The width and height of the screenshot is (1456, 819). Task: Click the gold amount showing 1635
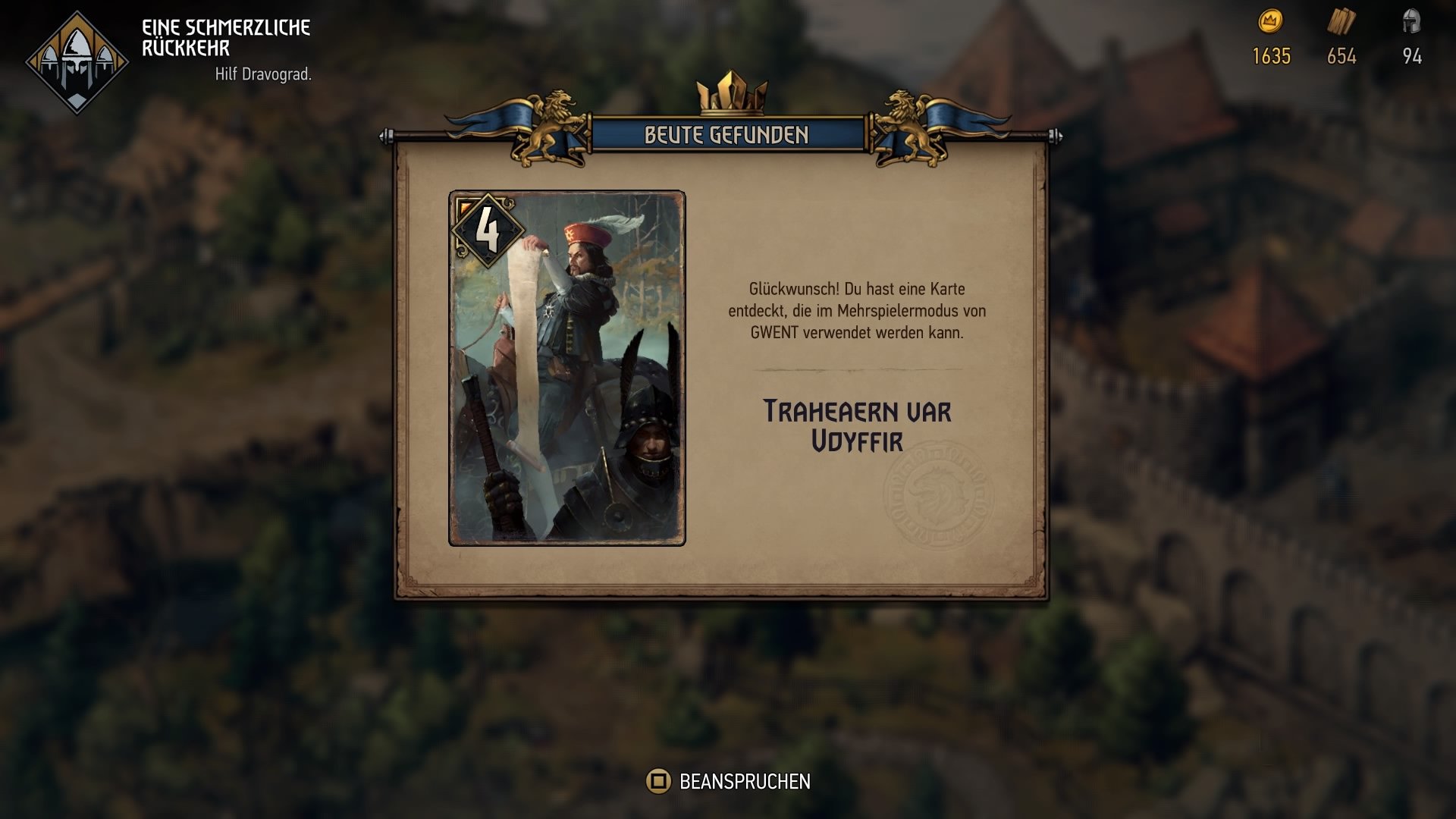click(1270, 55)
